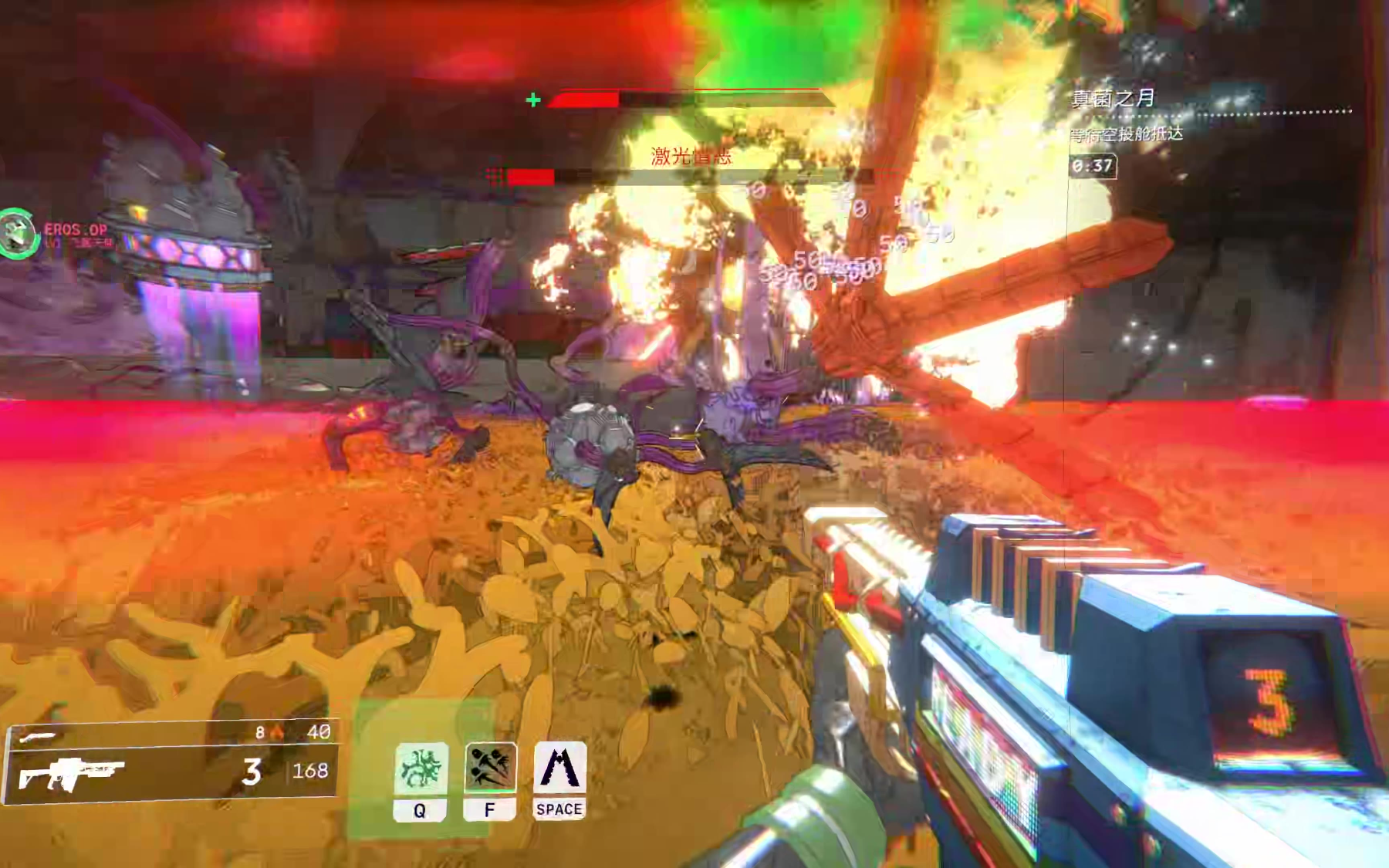Trigger the cluster grenades ability icon
This screenshot has width=1389, height=868.
pyautogui.click(x=490, y=767)
